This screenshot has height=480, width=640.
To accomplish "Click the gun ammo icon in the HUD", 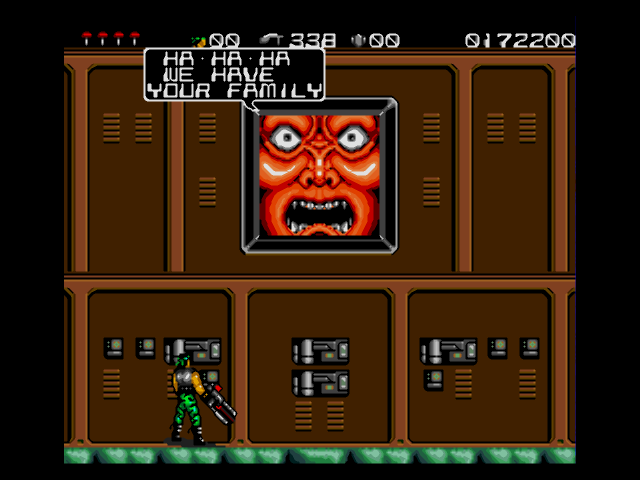I will tap(271, 40).
